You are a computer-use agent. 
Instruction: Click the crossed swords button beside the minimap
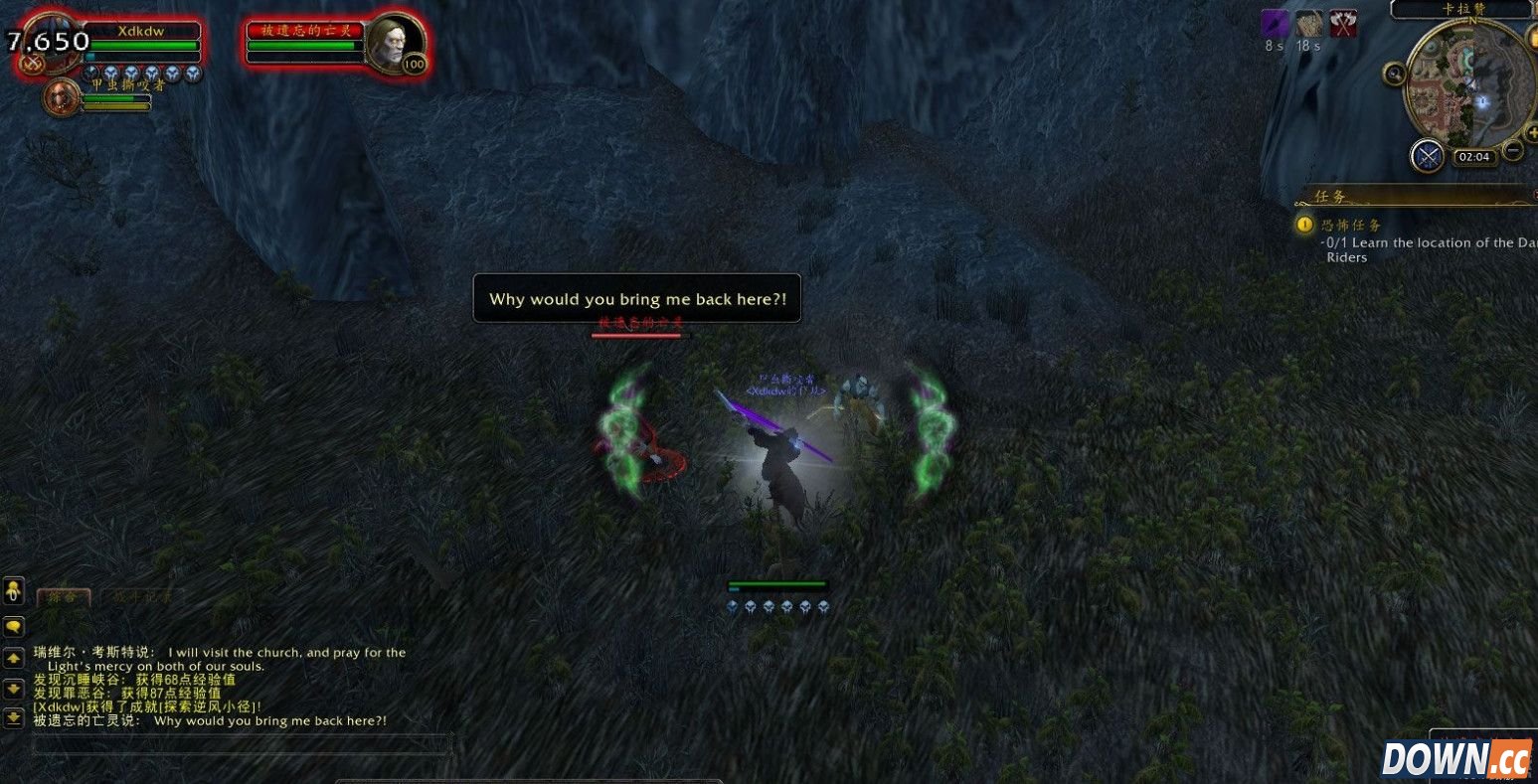coord(1428,155)
